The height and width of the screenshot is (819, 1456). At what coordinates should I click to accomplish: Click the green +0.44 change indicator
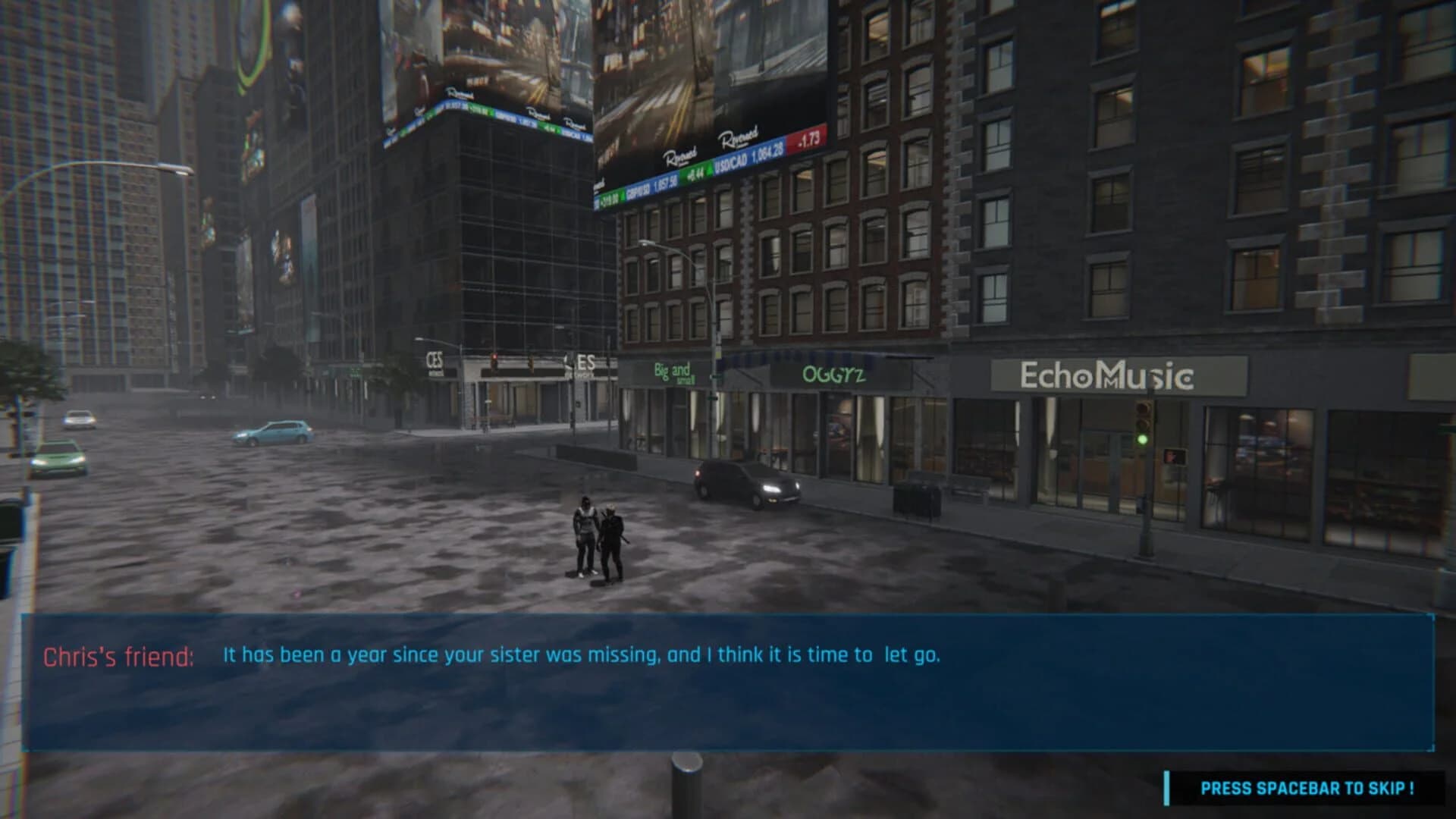click(695, 177)
